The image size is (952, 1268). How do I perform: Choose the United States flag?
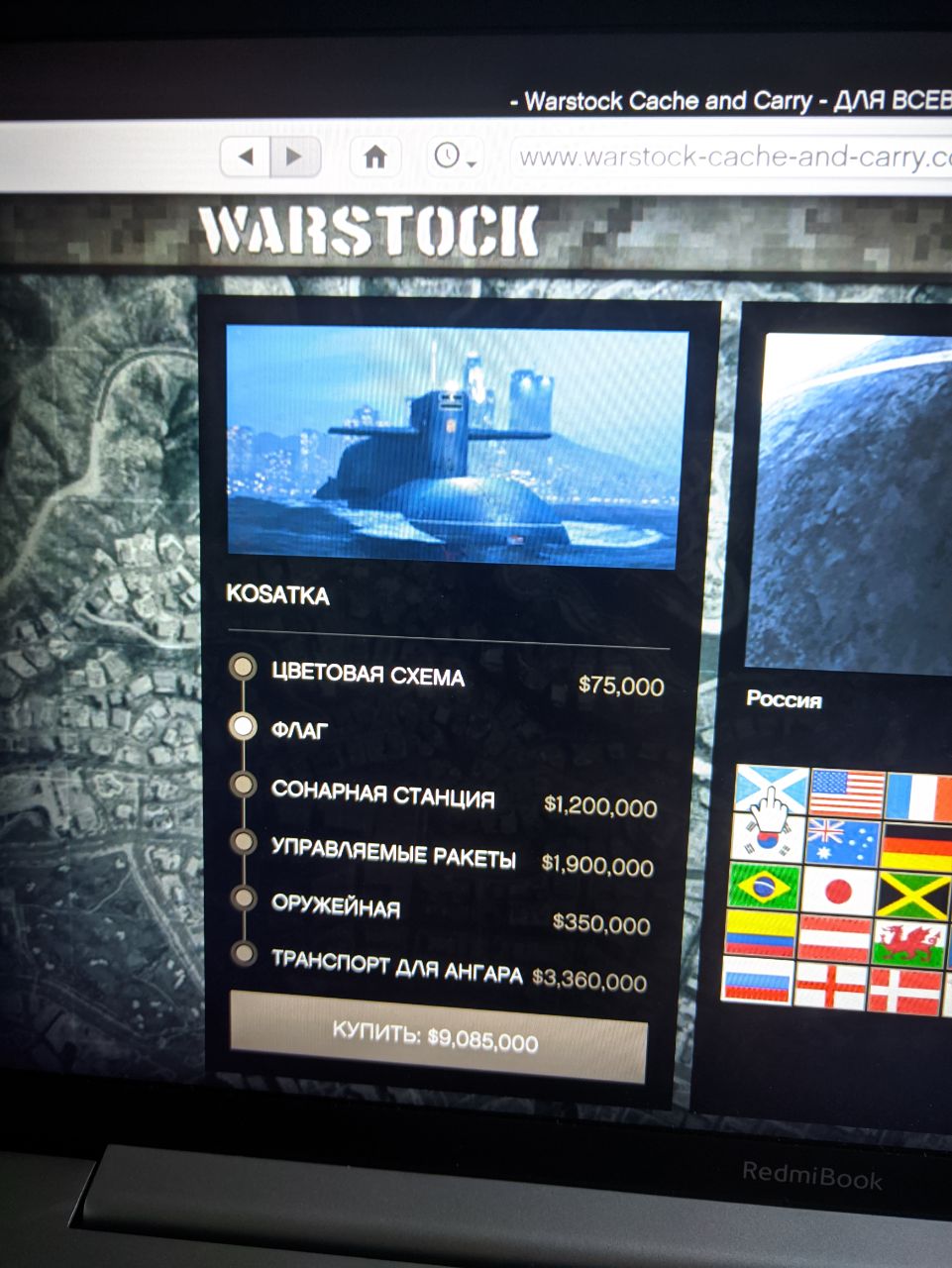847,793
